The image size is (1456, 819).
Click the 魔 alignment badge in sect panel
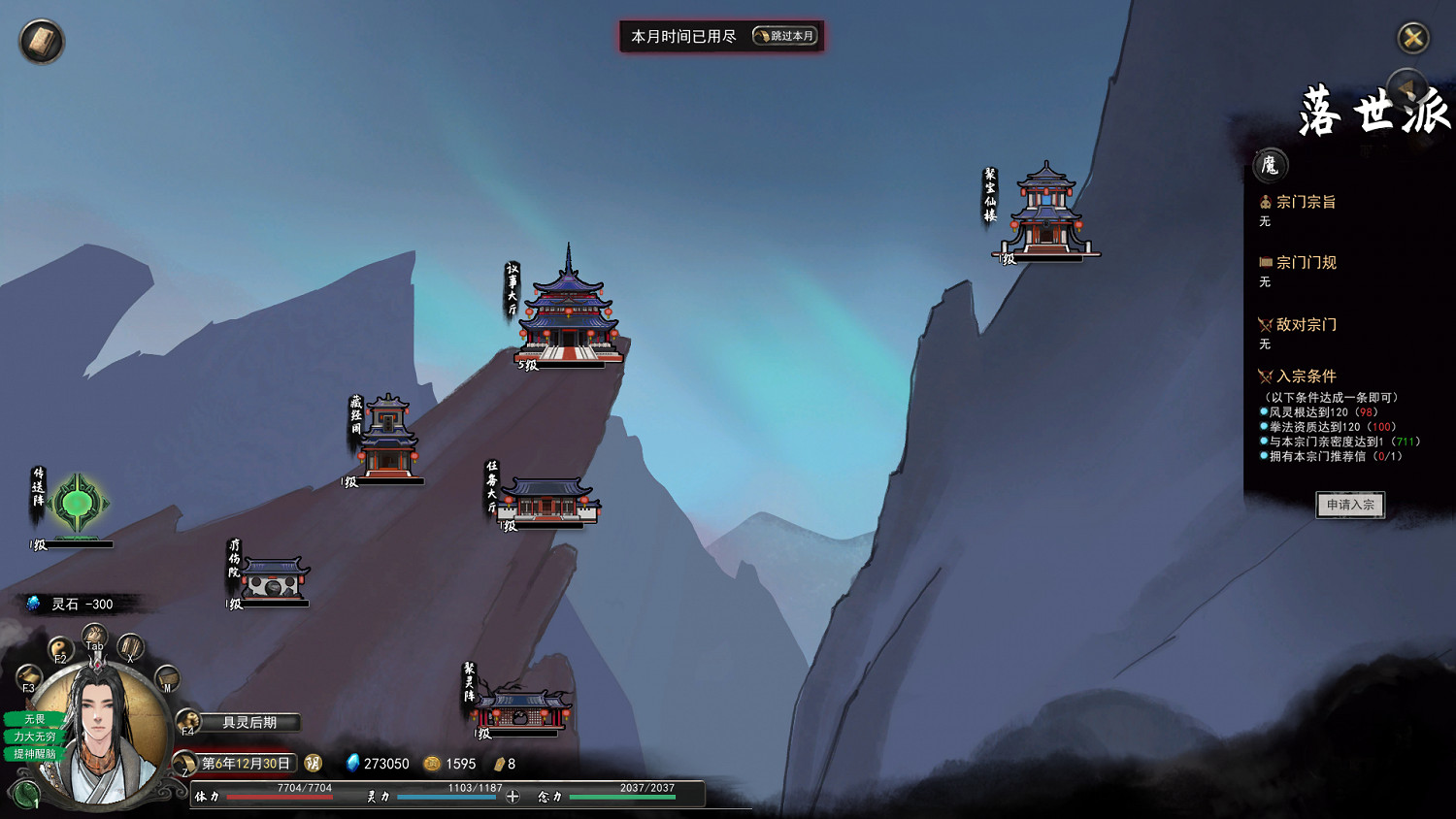pos(1270,166)
